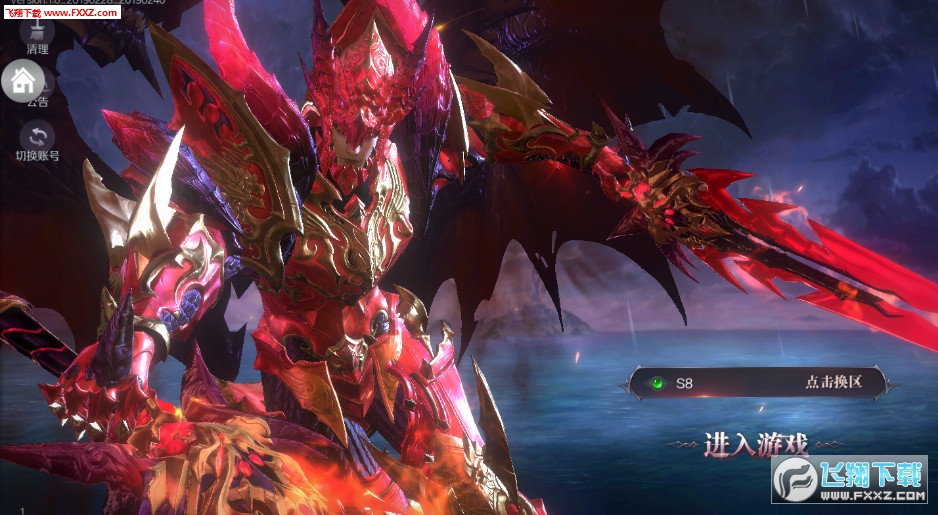The width and height of the screenshot is (938, 515).
Task: Switch account with the 切换账号 icon
Action: (38, 137)
